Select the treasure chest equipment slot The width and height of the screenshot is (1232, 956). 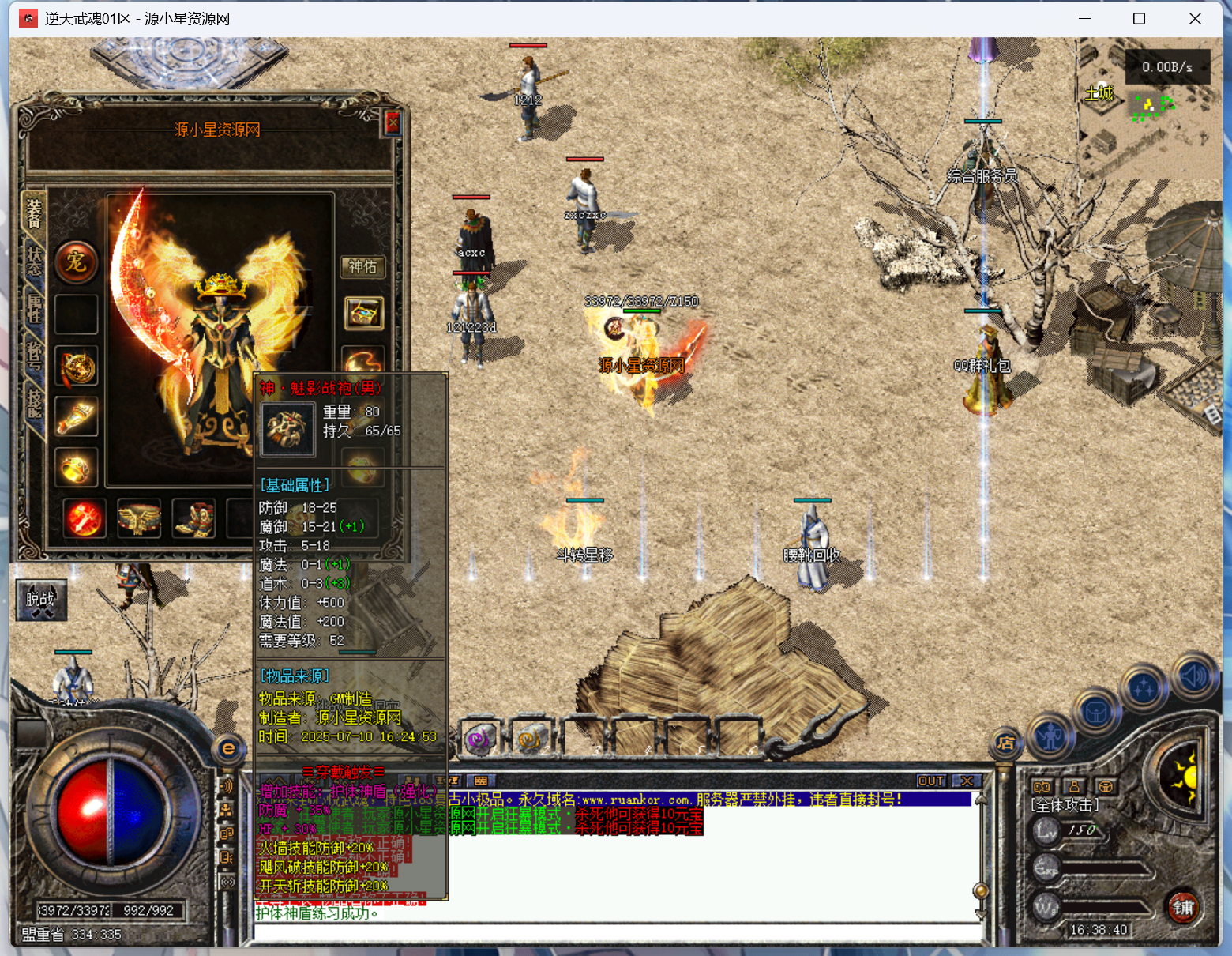(x=363, y=313)
